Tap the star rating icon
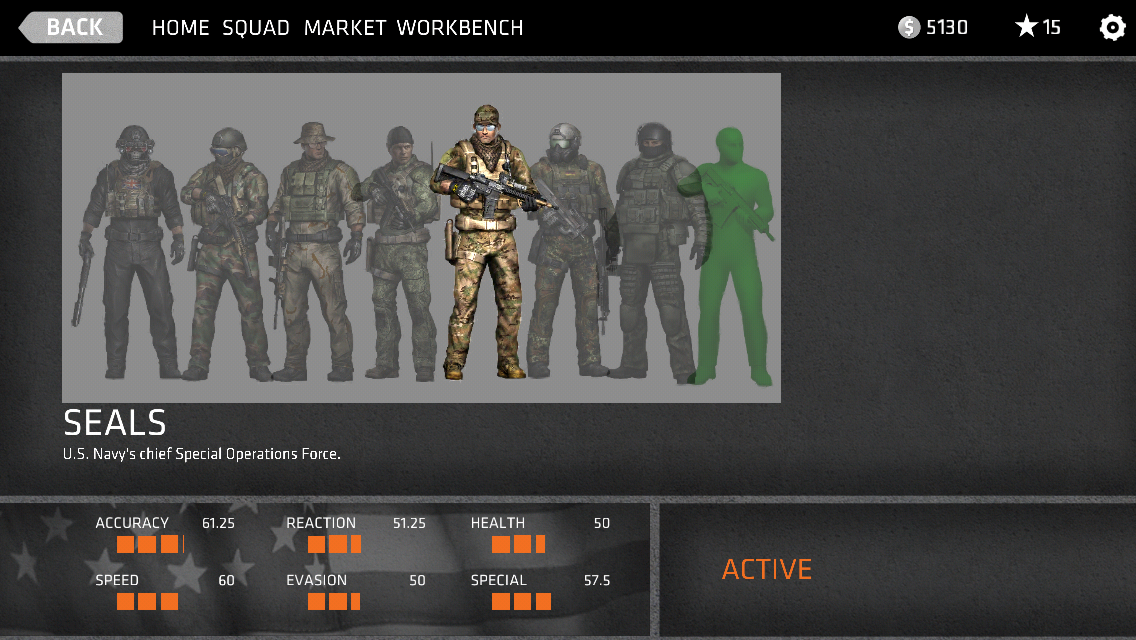Viewport: 1136px width, 640px height. pos(1026,27)
